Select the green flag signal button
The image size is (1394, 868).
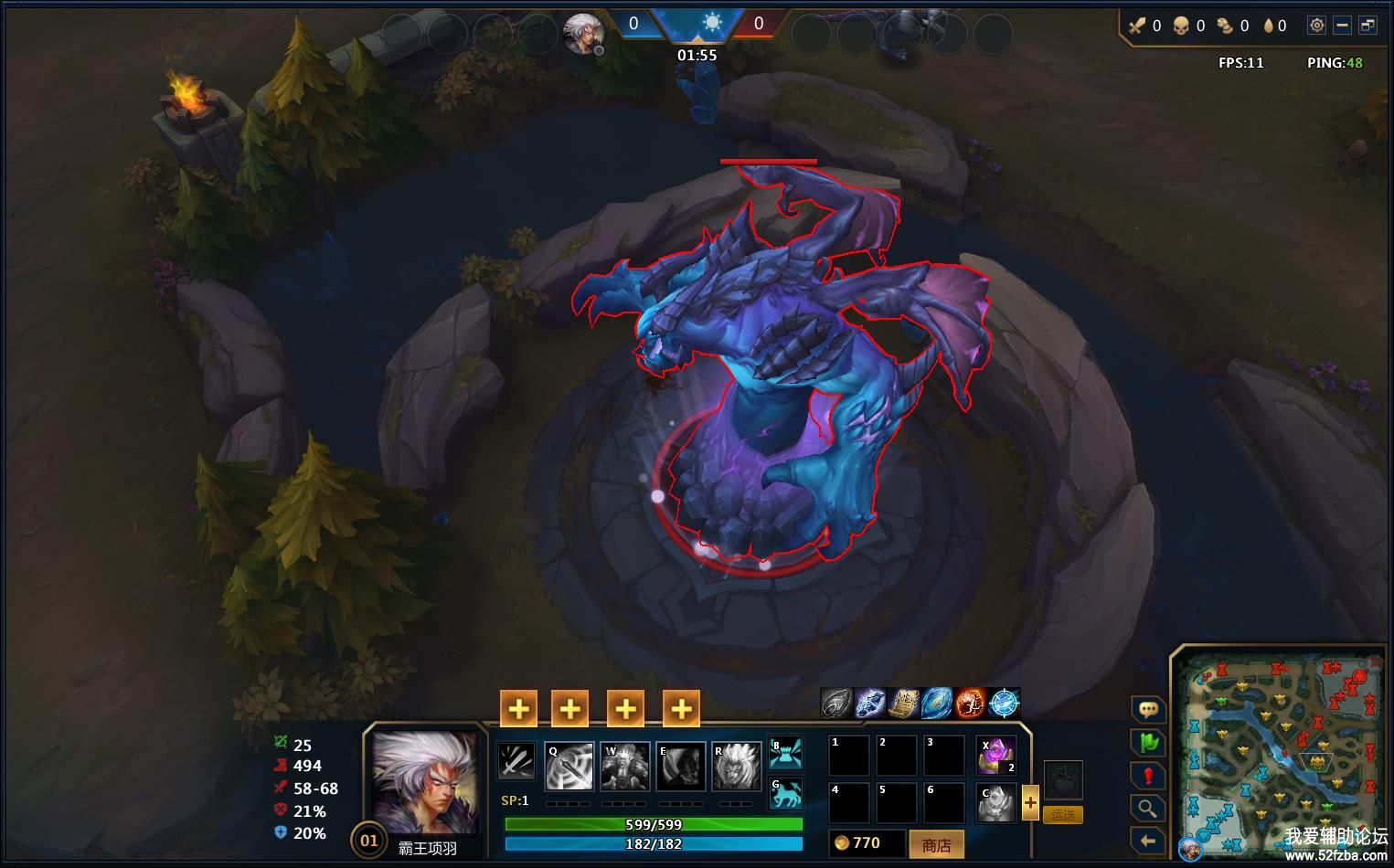pos(1148,742)
